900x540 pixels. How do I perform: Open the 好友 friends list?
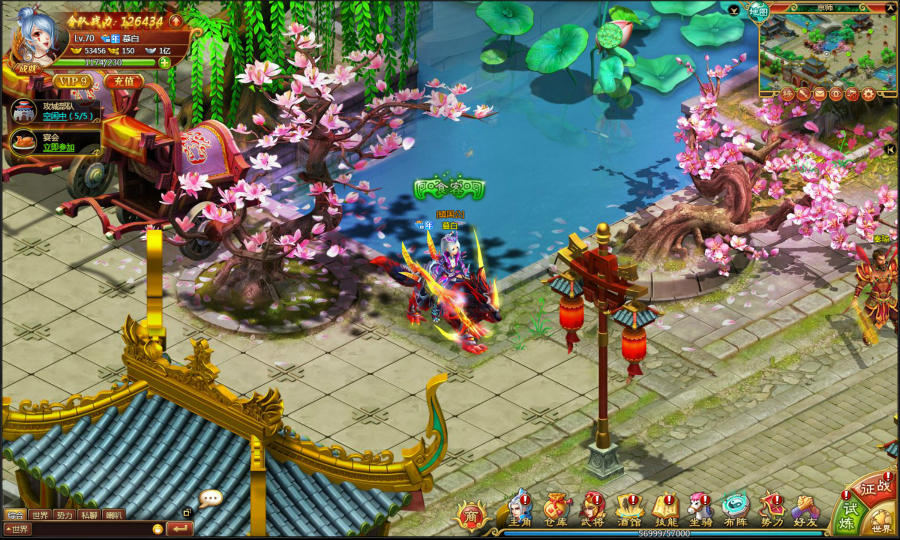click(x=806, y=508)
